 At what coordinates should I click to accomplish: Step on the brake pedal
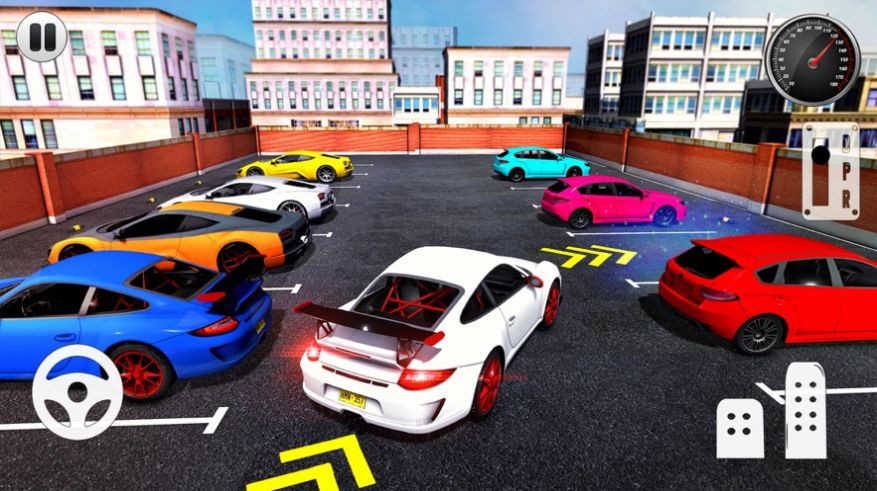click(741, 427)
